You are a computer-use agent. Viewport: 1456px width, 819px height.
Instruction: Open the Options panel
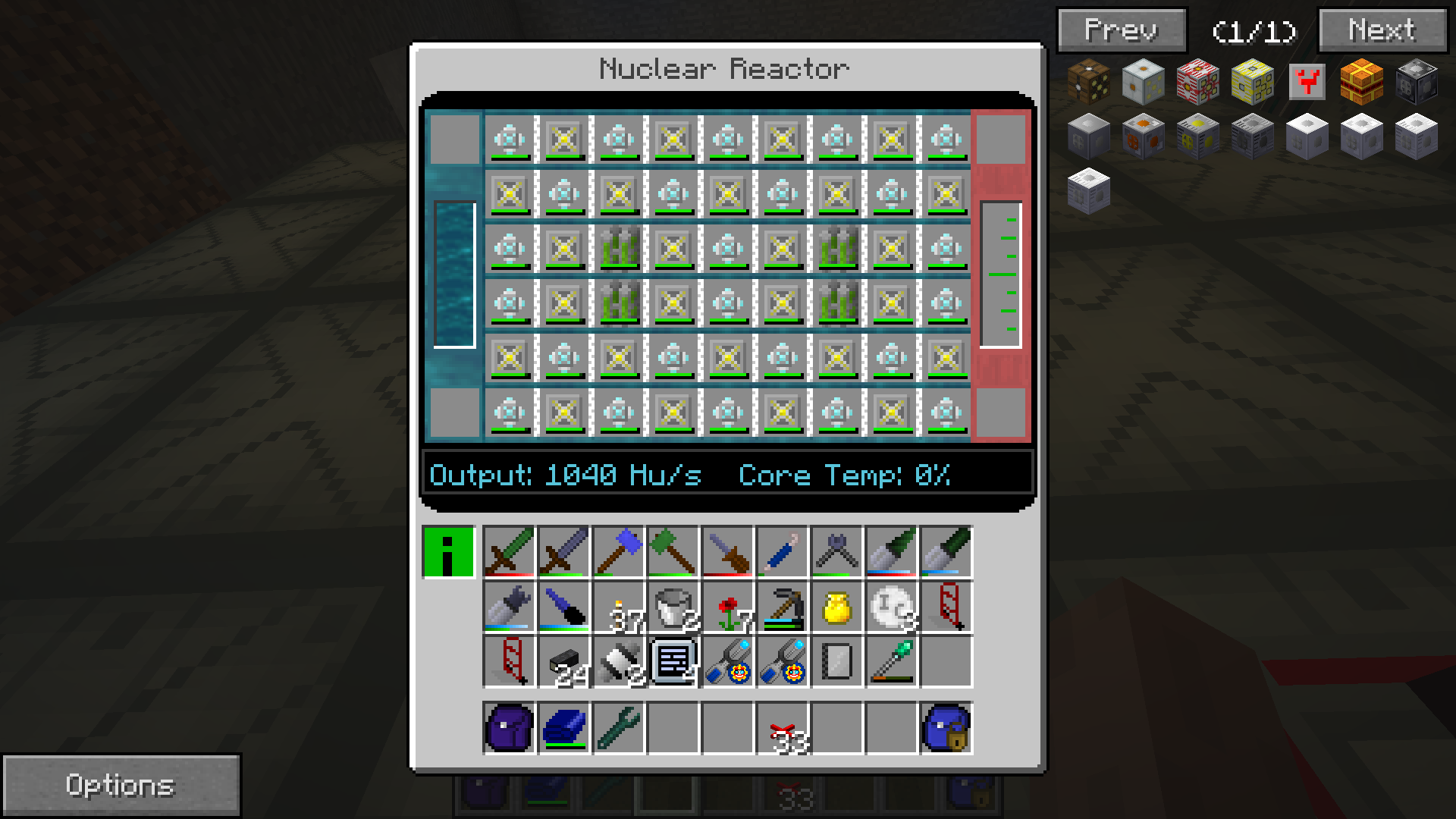point(121,785)
